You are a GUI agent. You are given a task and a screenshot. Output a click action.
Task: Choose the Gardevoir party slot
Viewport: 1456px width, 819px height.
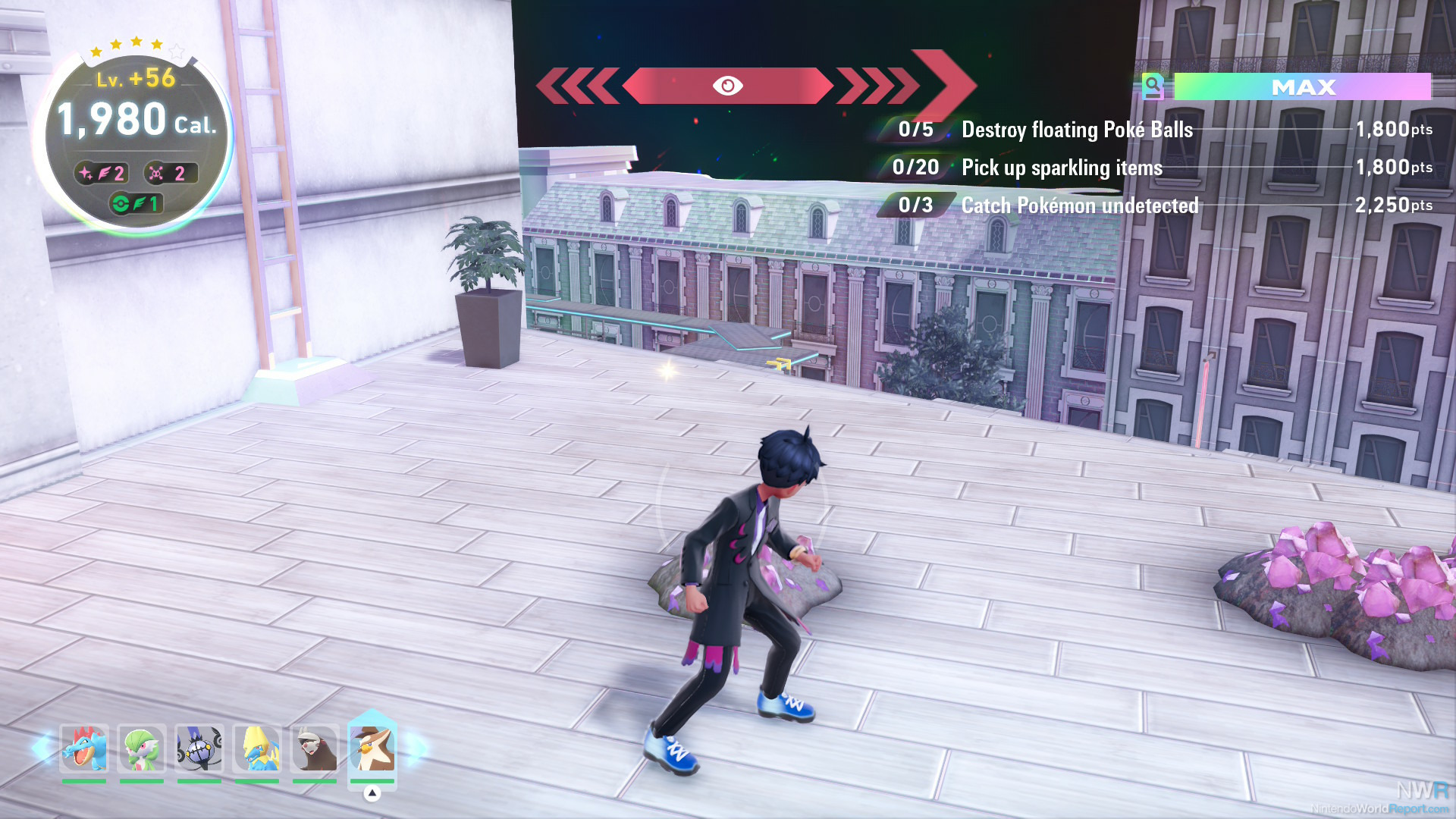pos(142,749)
